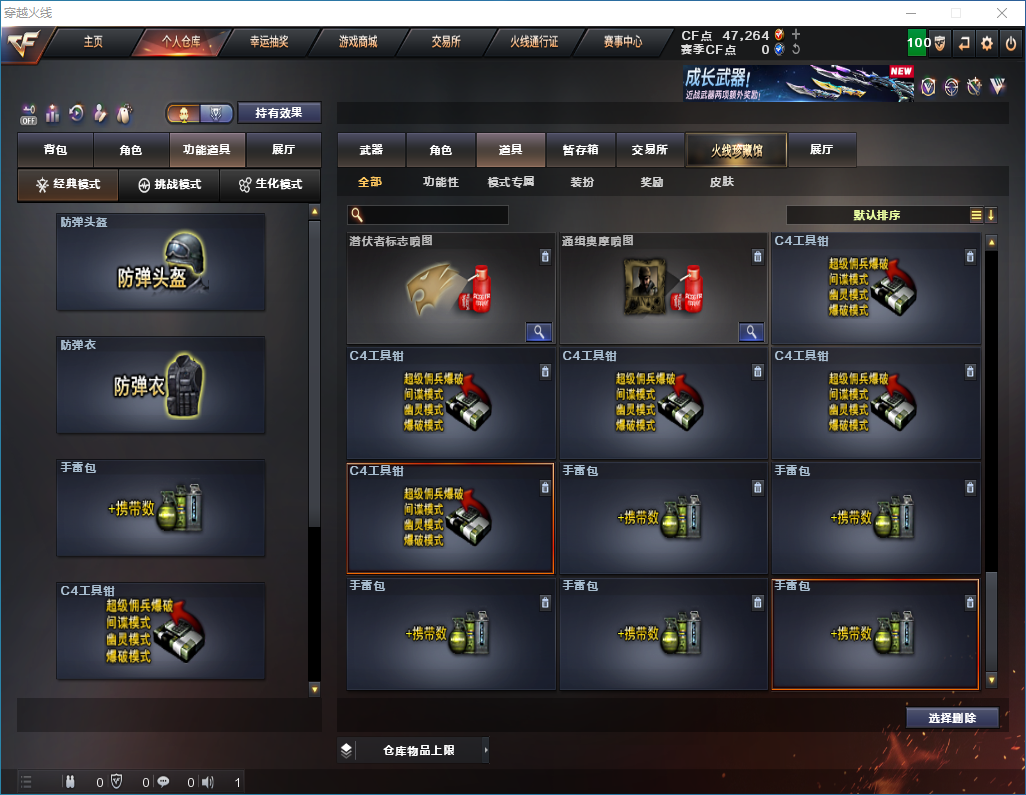This screenshot has width=1026, height=795.
Task: Select 生化模式 biohazard mode tab
Action: 270,185
